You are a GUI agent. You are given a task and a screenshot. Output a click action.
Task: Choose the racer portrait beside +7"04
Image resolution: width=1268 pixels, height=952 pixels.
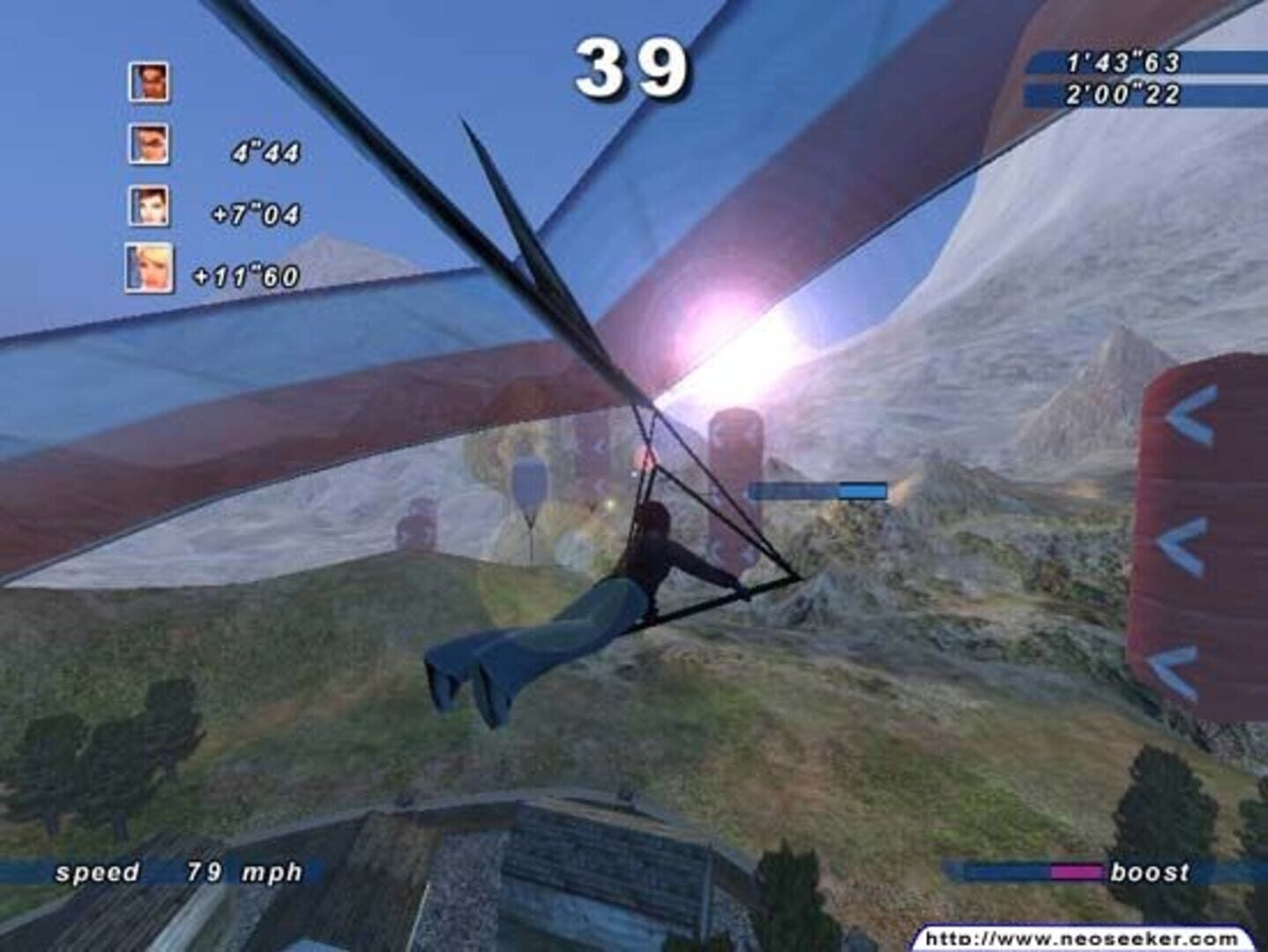(148, 206)
